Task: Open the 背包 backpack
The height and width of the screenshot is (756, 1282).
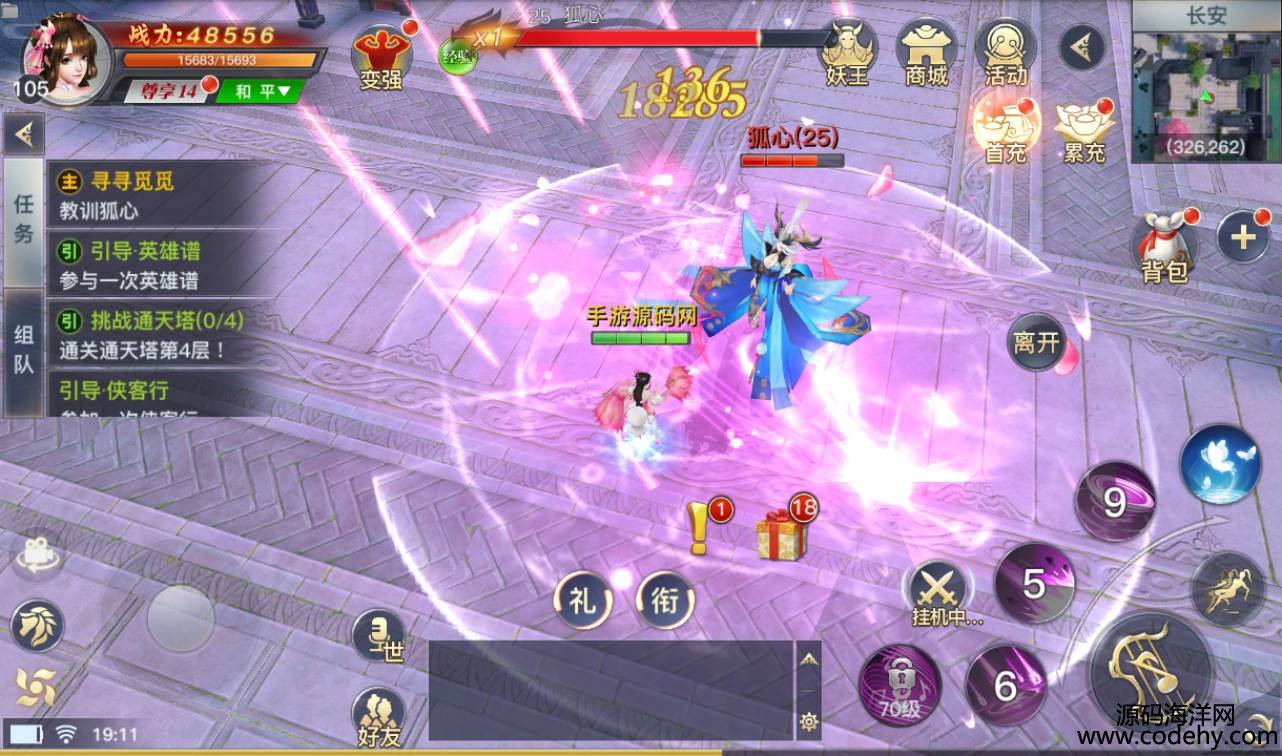Action: 1164,246
